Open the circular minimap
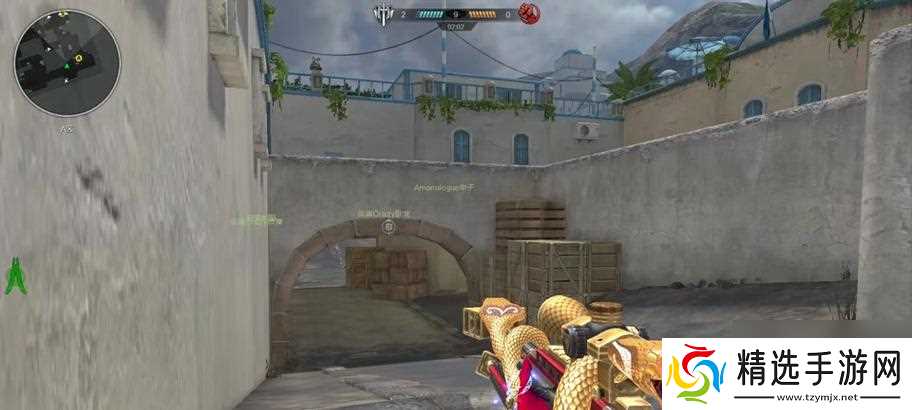912x410 pixels. point(67,62)
